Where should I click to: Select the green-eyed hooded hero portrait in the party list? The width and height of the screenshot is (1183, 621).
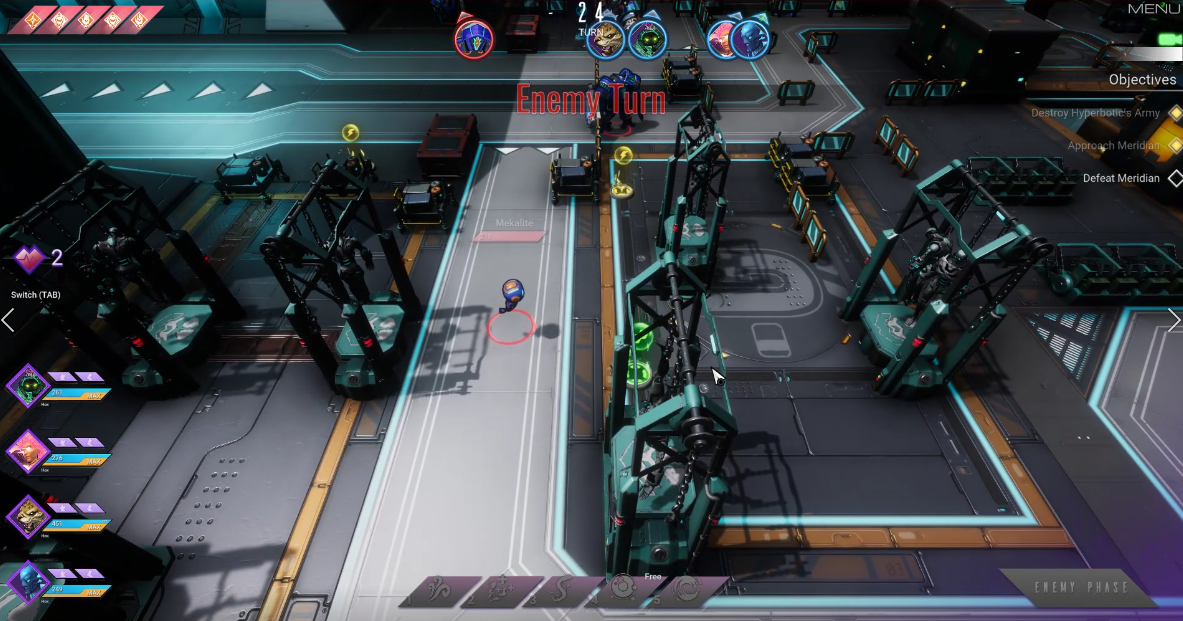pos(28,386)
